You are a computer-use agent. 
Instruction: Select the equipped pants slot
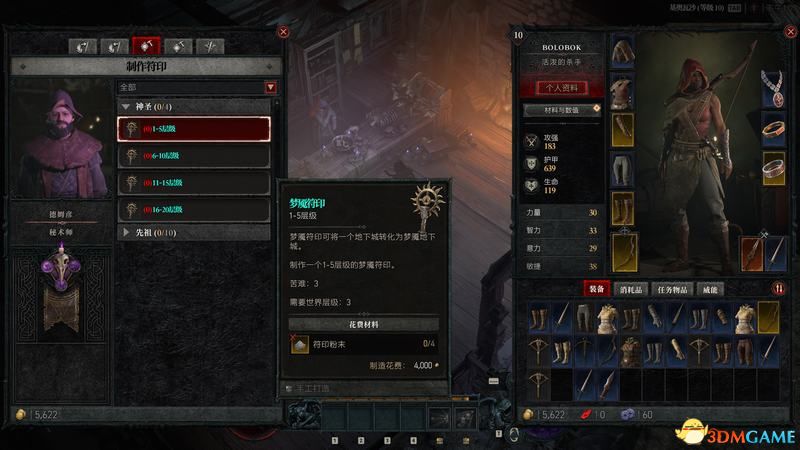pos(622,167)
